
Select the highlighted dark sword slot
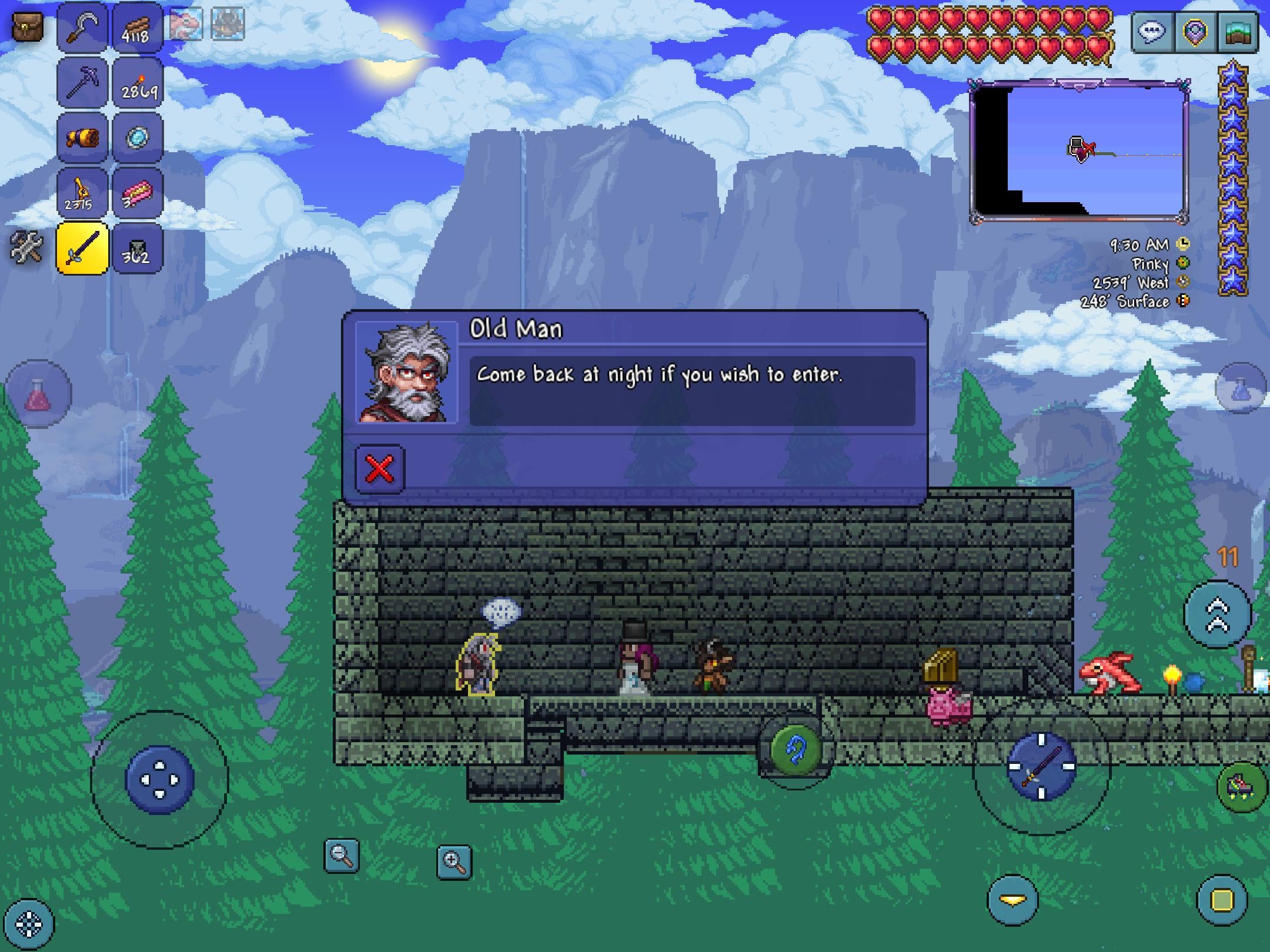82,248
